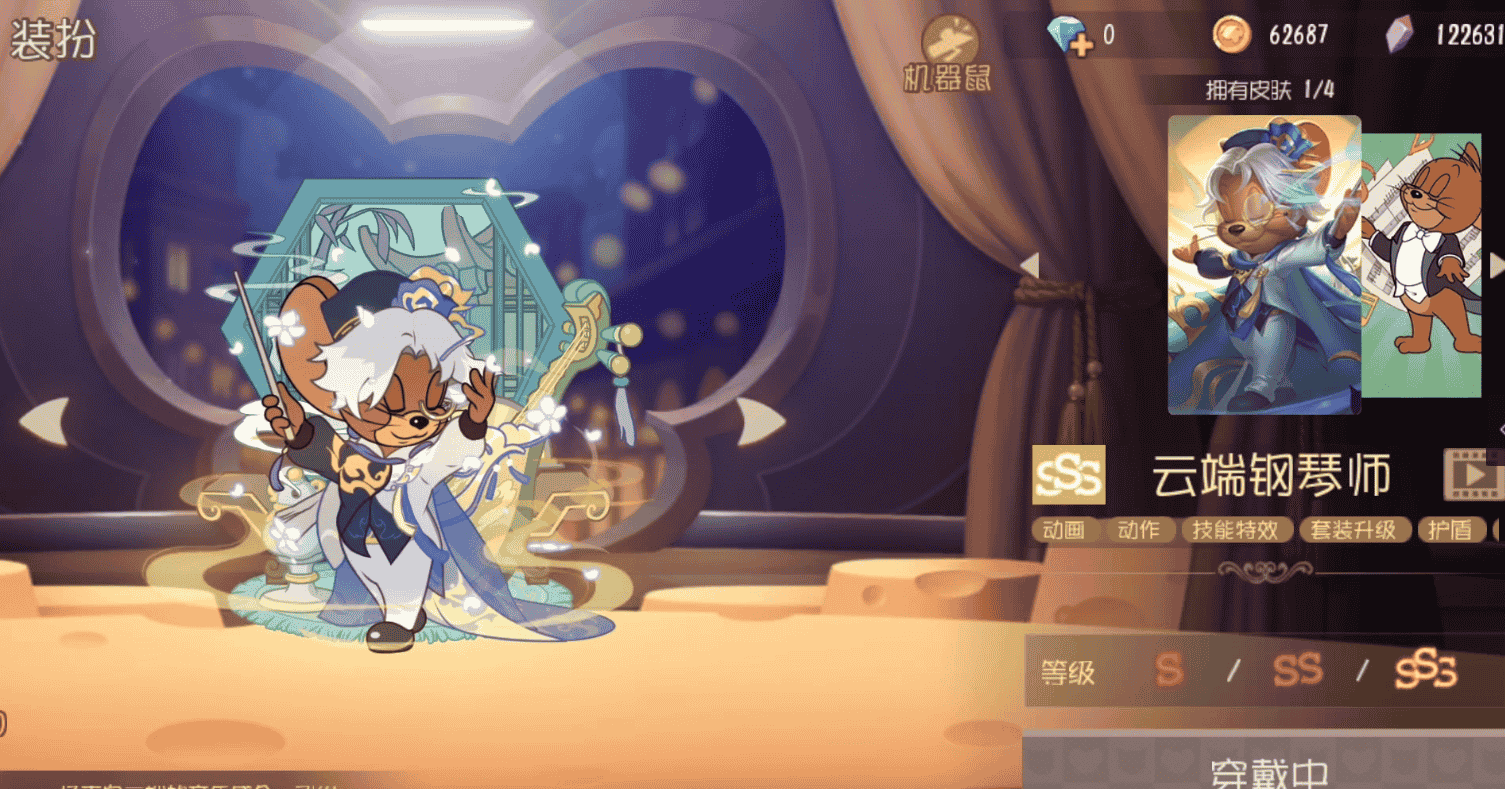Image resolution: width=1505 pixels, height=789 pixels.
Task: Open the 护盾 tag
Action: (1449, 530)
